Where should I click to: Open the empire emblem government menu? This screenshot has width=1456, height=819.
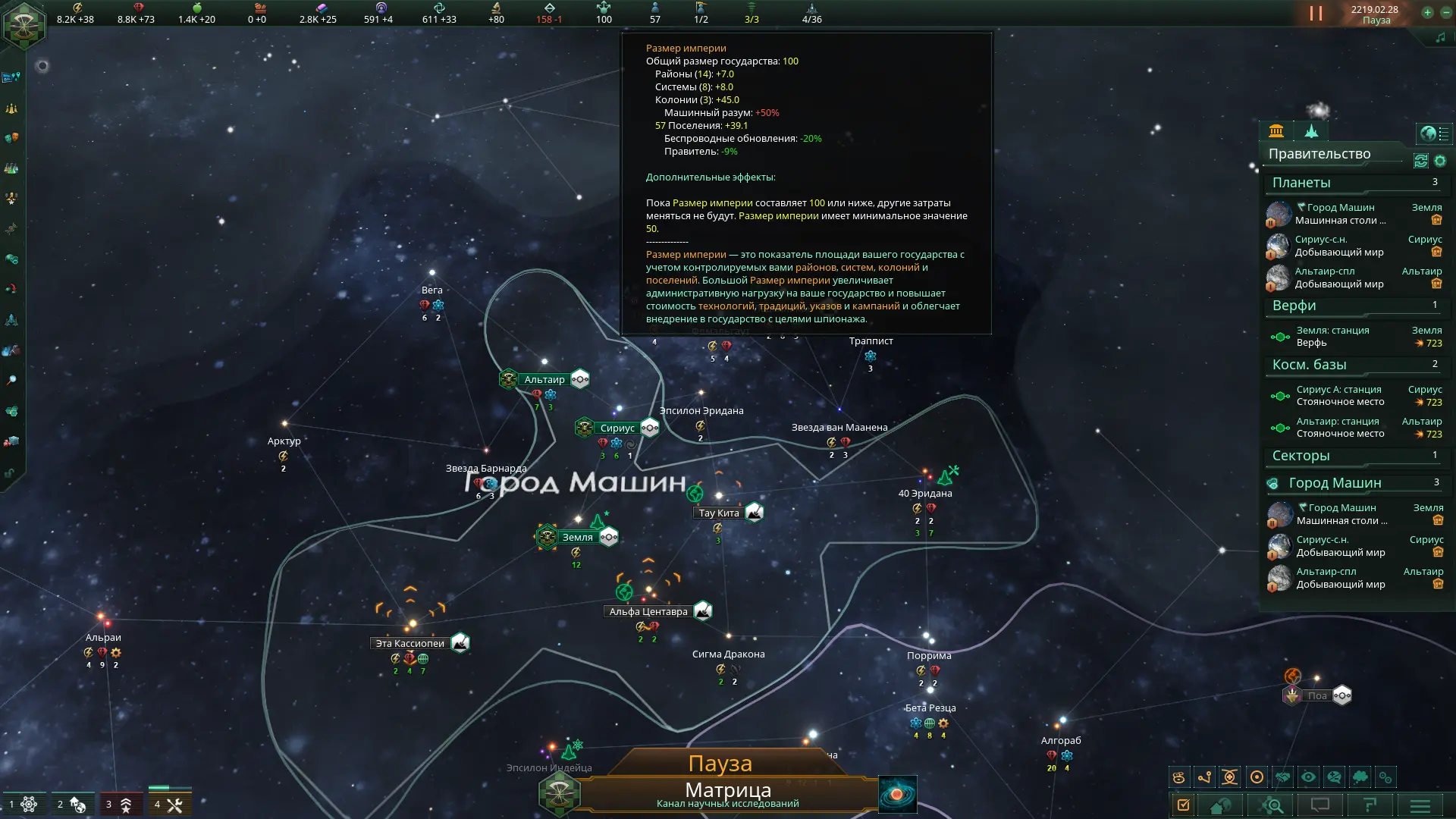(24, 24)
